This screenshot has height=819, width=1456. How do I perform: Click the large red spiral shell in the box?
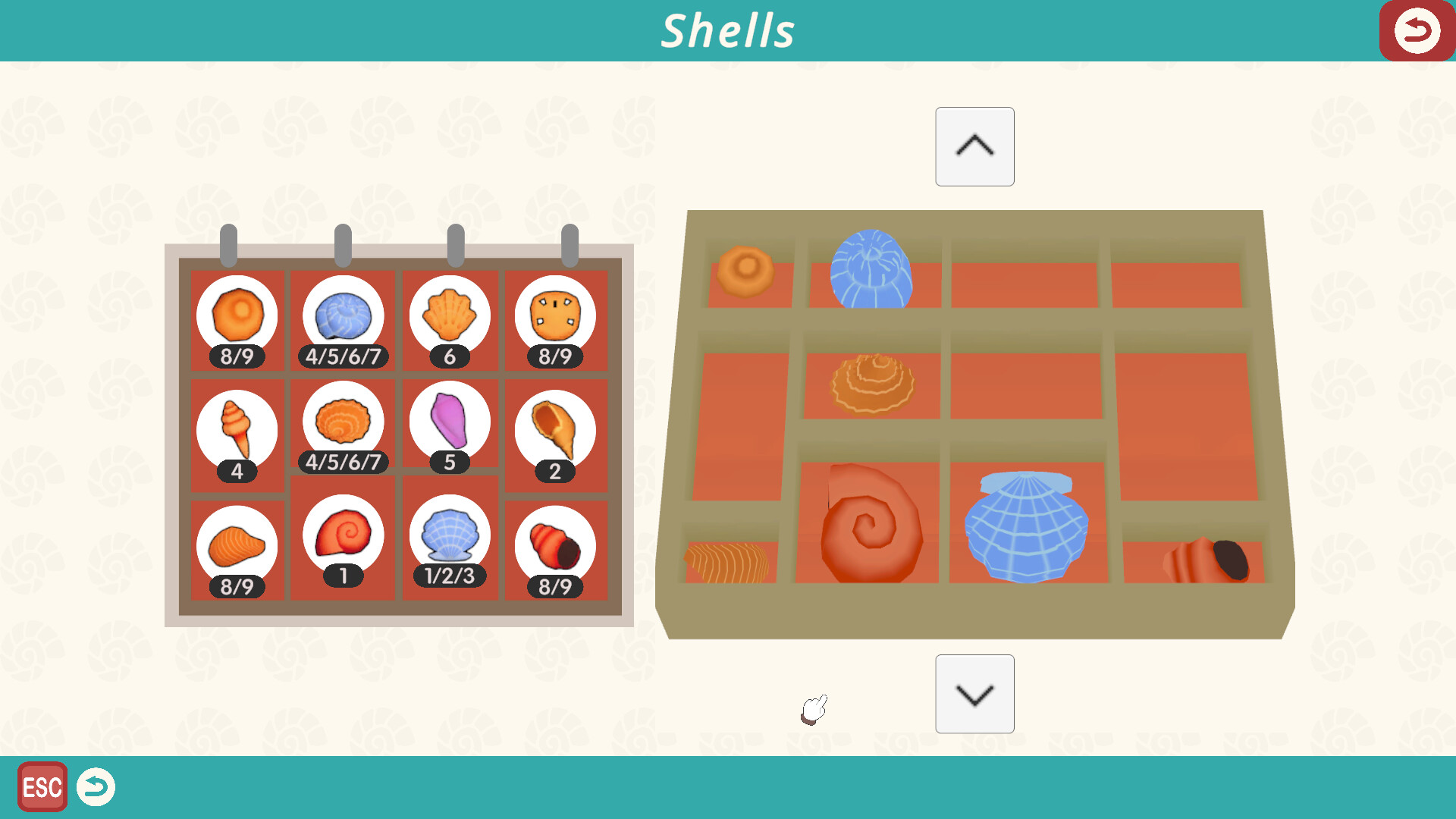[870, 523]
